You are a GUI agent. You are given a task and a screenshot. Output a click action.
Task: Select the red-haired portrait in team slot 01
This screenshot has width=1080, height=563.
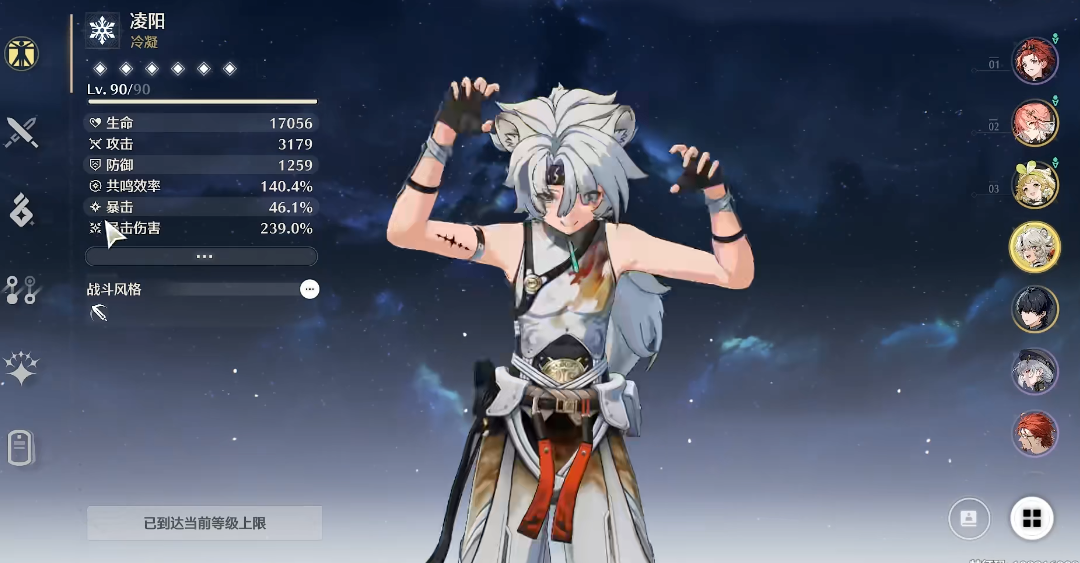pos(1034,62)
